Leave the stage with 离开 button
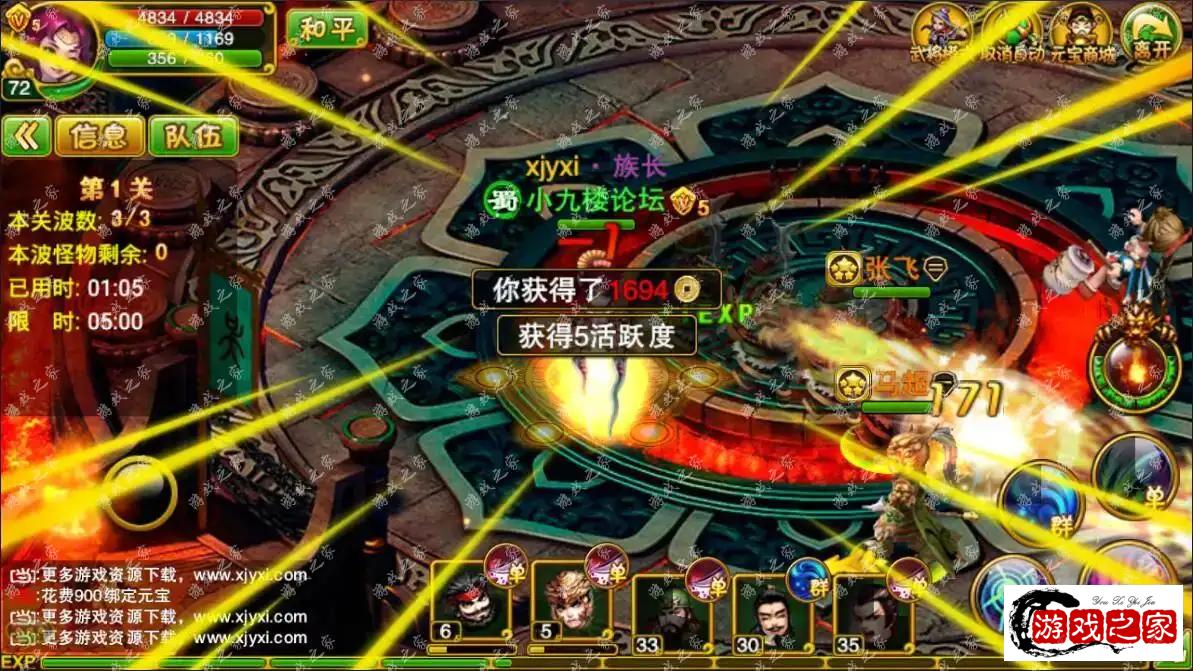 point(1150,32)
